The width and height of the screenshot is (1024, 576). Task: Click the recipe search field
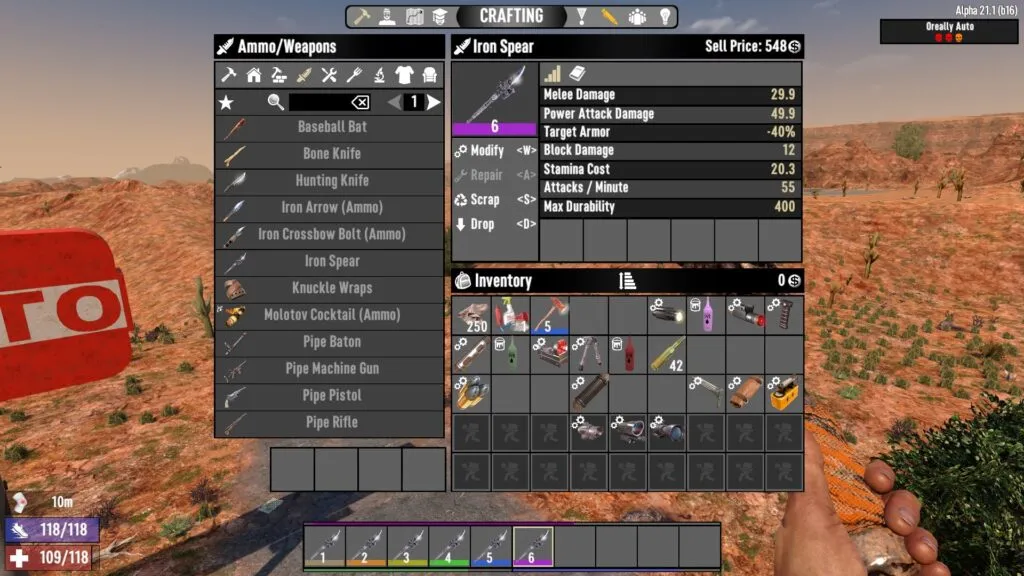318,102
